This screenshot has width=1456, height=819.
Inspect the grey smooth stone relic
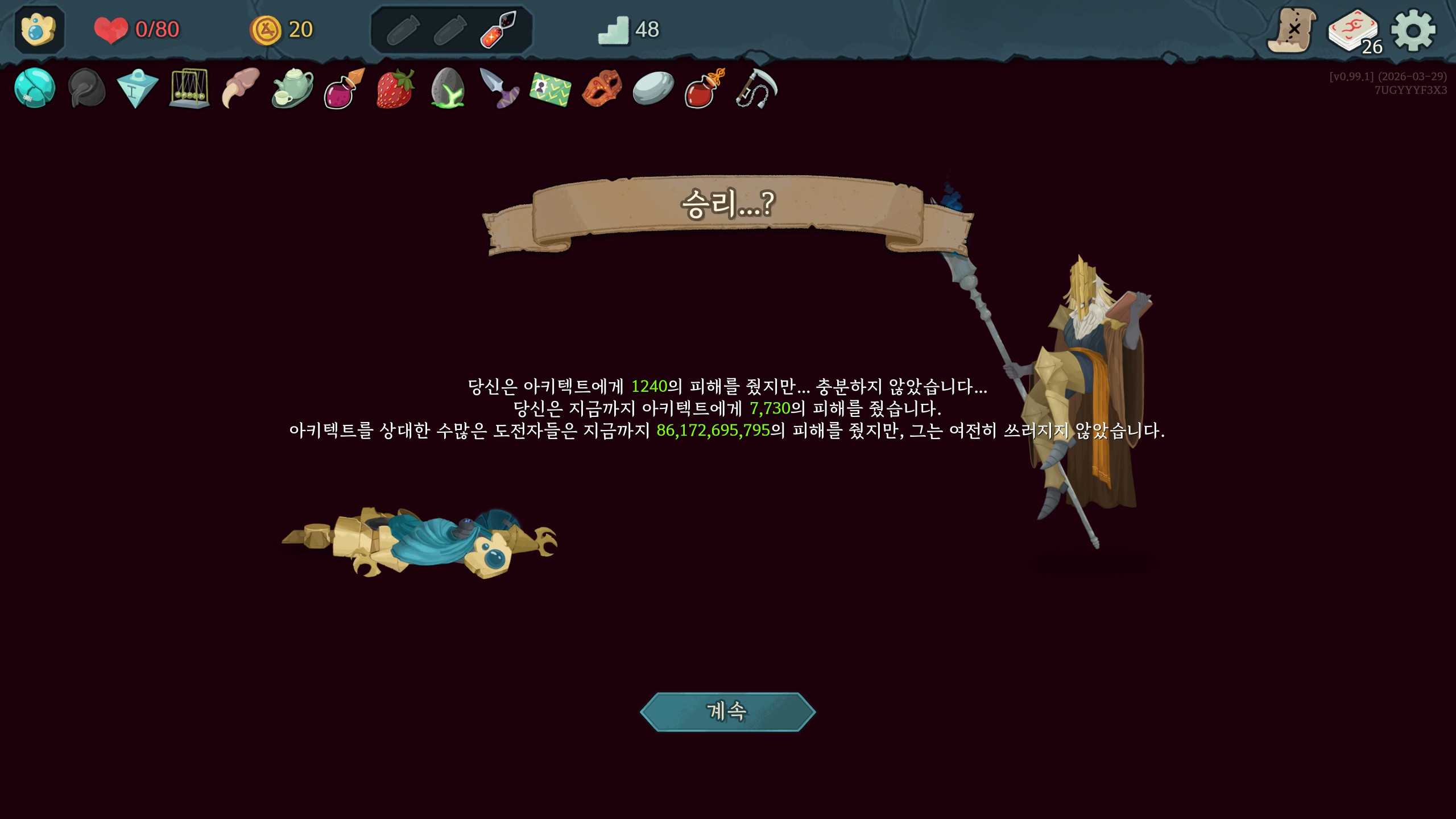pyautogui.click(x=653, y=89)
